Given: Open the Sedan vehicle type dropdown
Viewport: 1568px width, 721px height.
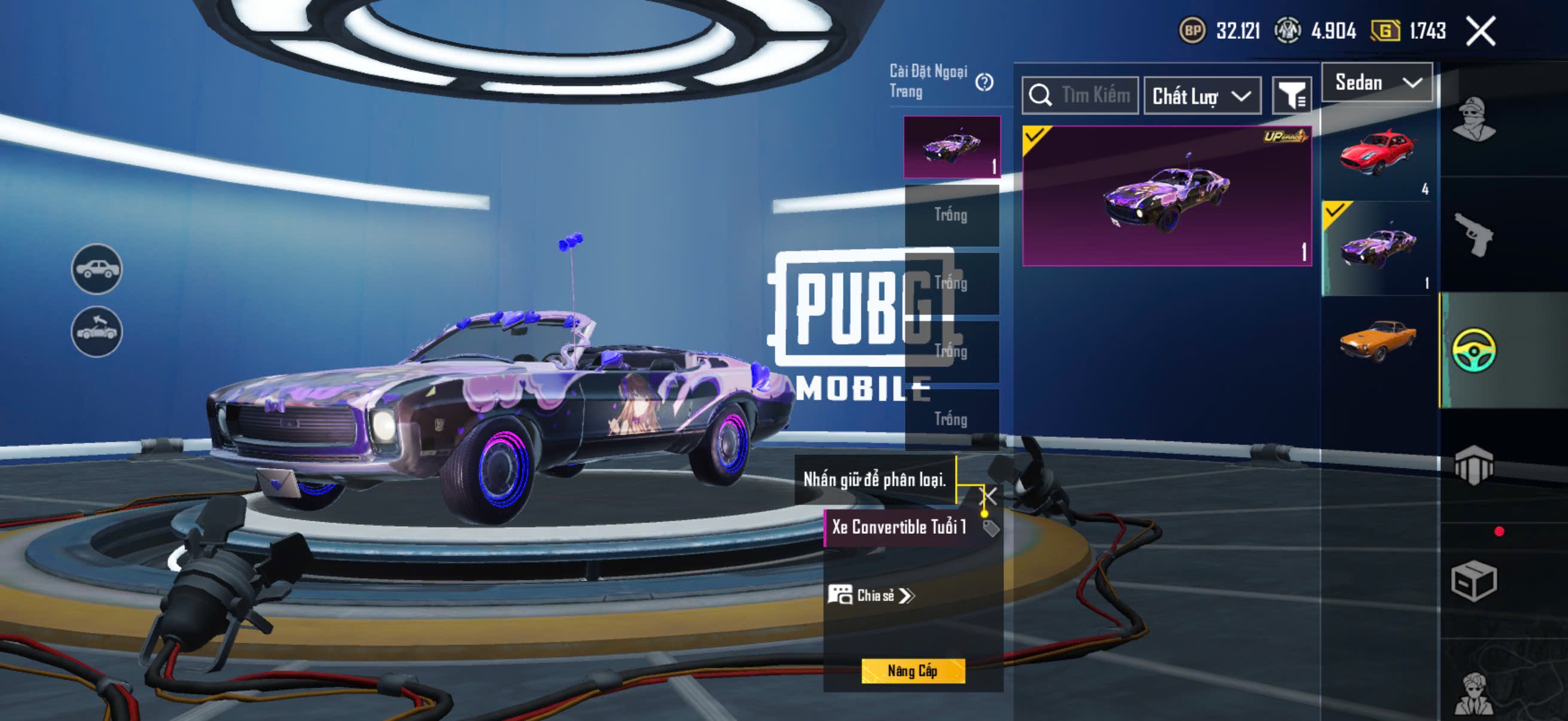Looking at the screenshot, I should click(1377, 82).
